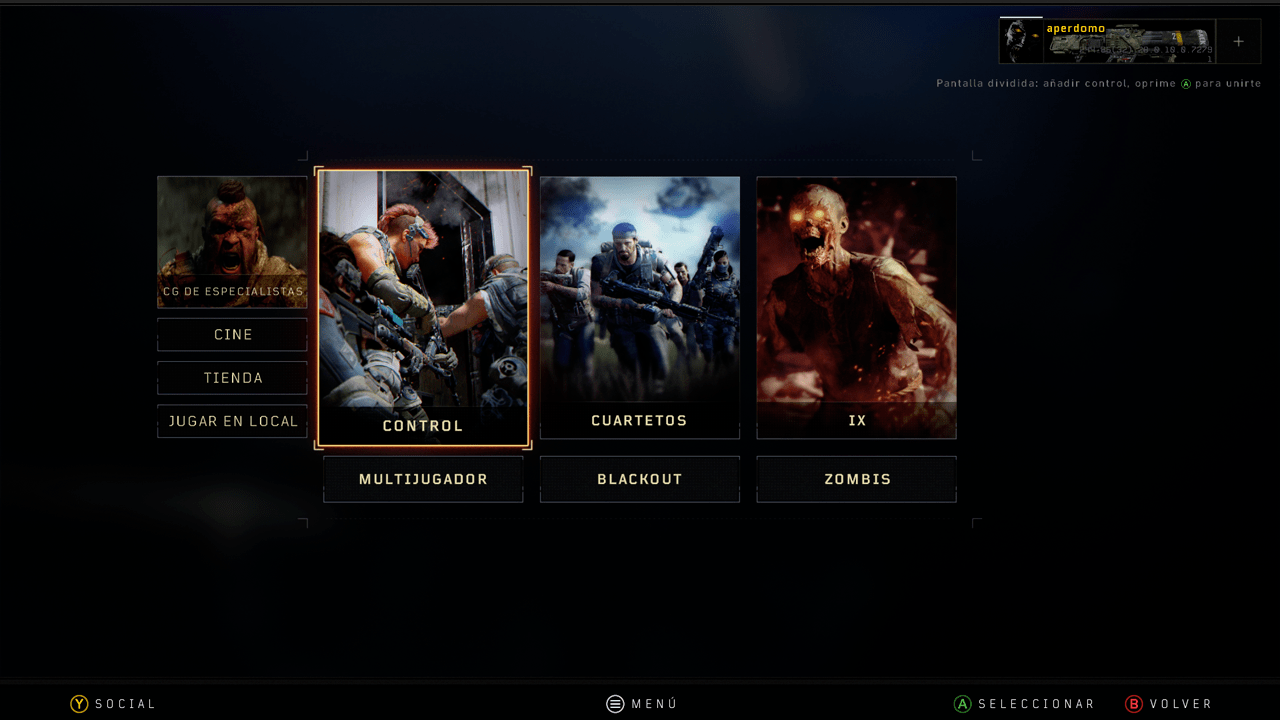The height and width of the screenshot is (720, 1280).
Task: Switch to the MULTIJUGADOR tab
Action: point(423,479)
